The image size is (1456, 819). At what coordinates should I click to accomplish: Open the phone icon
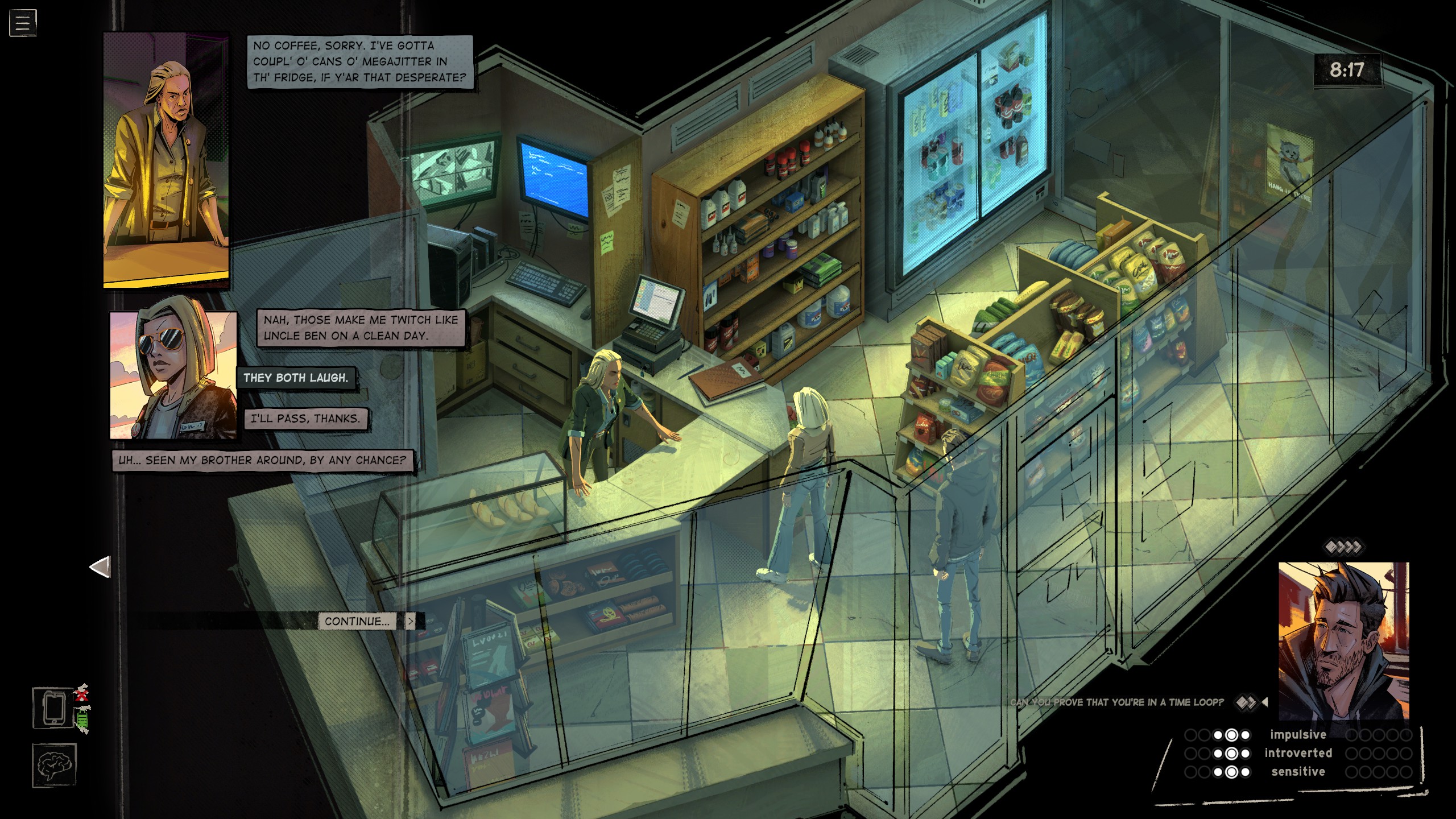tap(53, 708)
